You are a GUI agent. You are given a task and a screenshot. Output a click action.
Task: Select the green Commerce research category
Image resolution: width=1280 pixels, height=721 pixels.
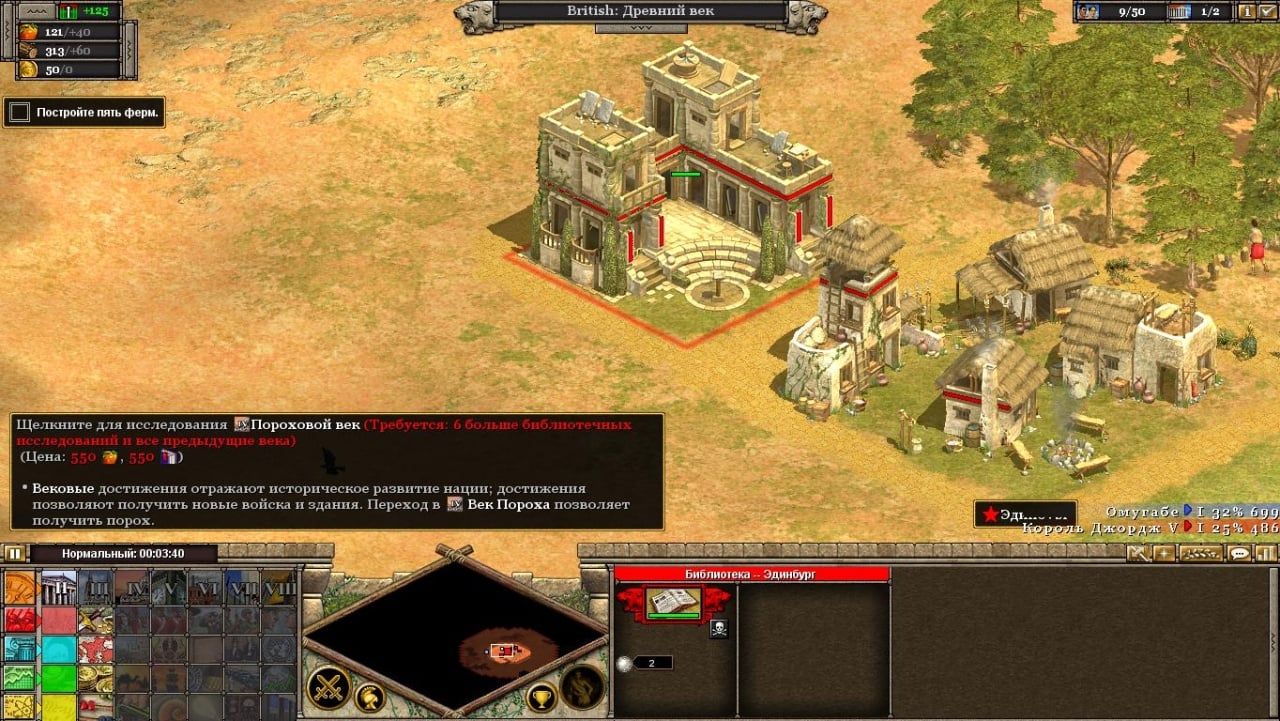pyautogui.click(x=20, y=678)
